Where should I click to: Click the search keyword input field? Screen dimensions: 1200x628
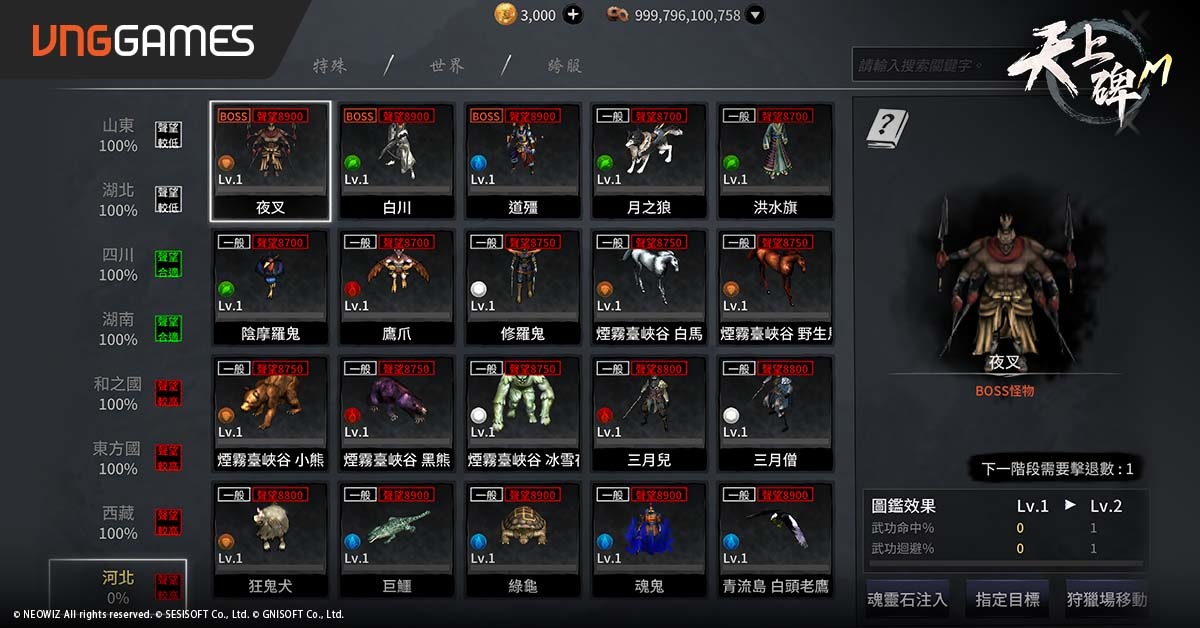point(920,66)
